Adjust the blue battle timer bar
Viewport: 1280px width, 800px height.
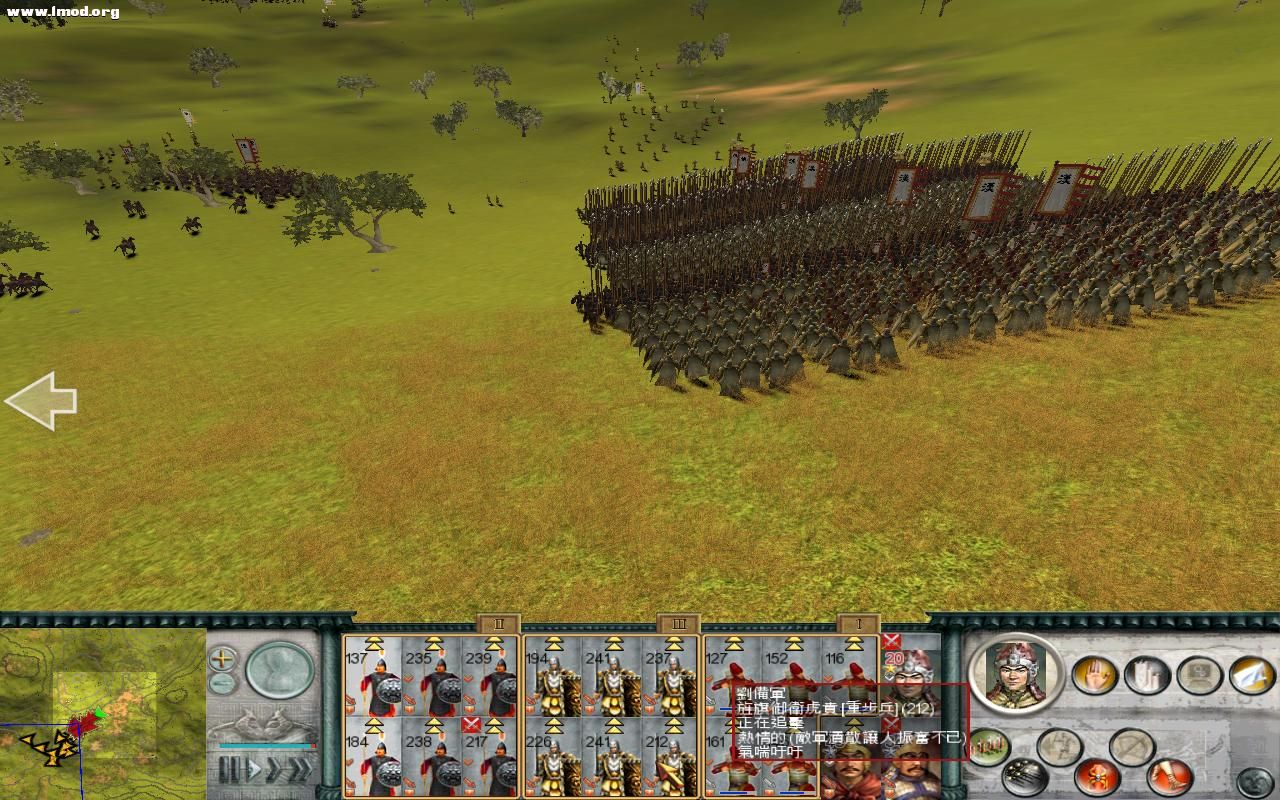[265, 747]
